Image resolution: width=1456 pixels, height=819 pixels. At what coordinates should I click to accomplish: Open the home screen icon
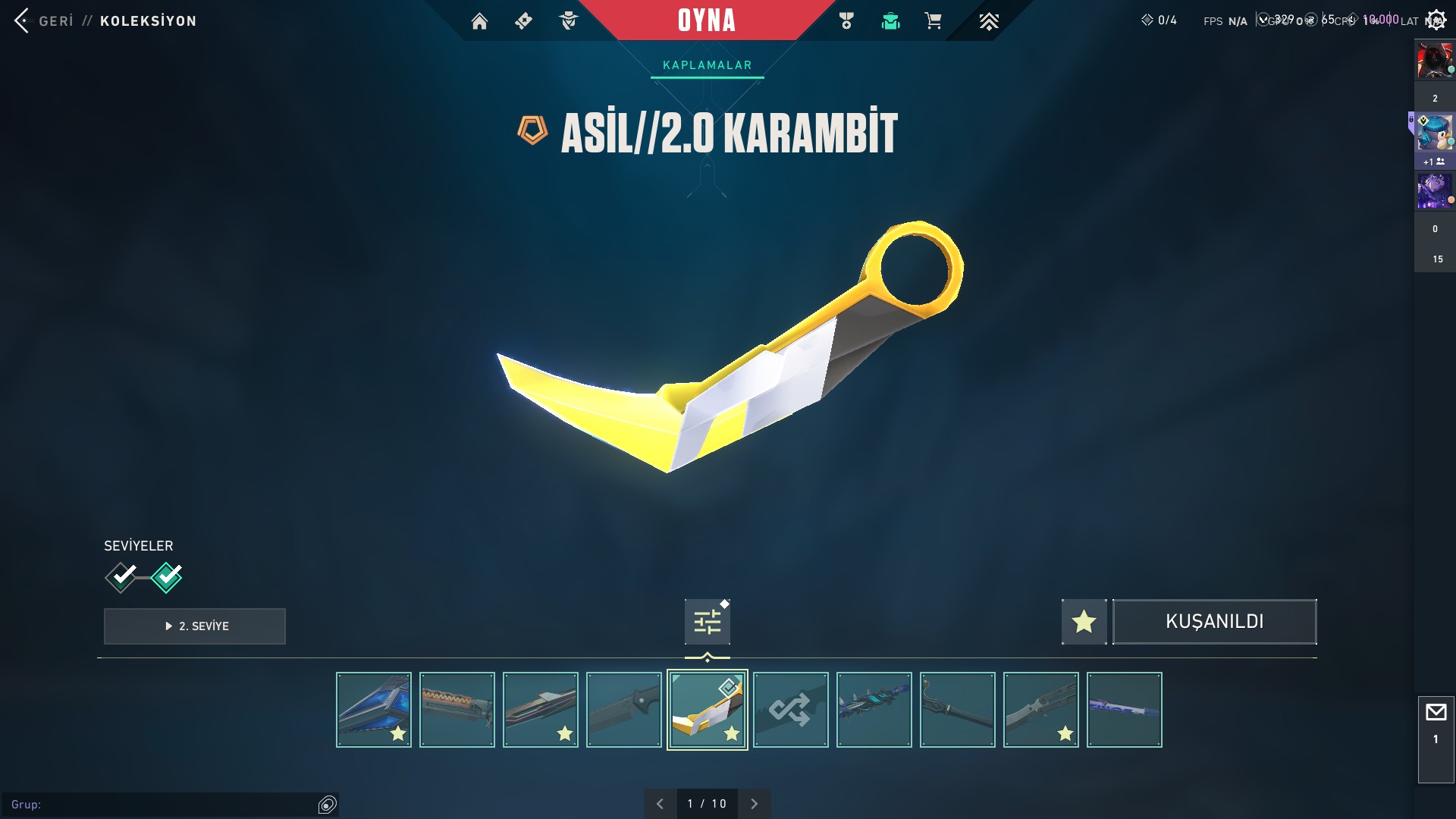(479, 21)
